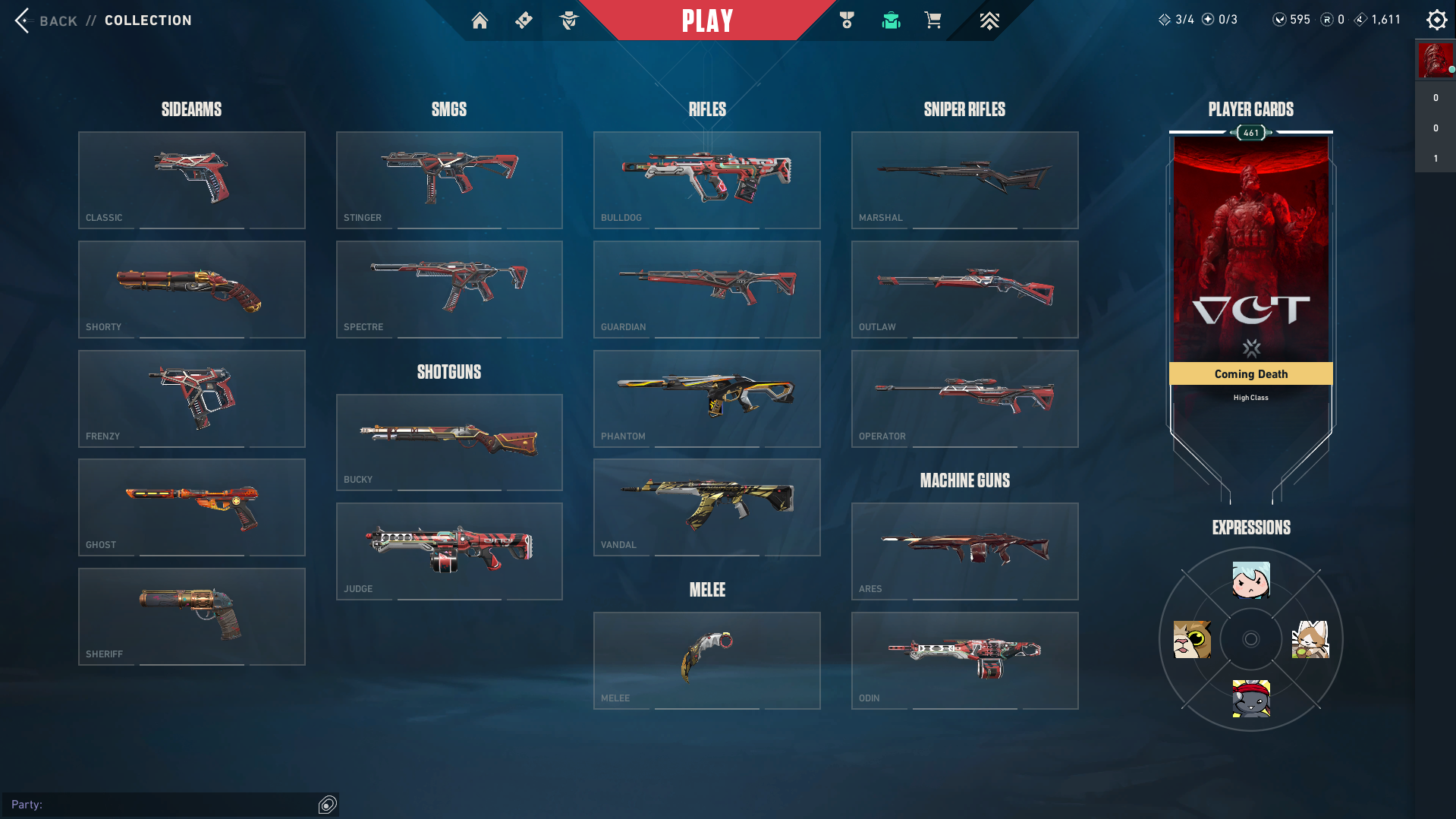Choose the Sheriff revolver slot
1456x819 pixels.
191,616
